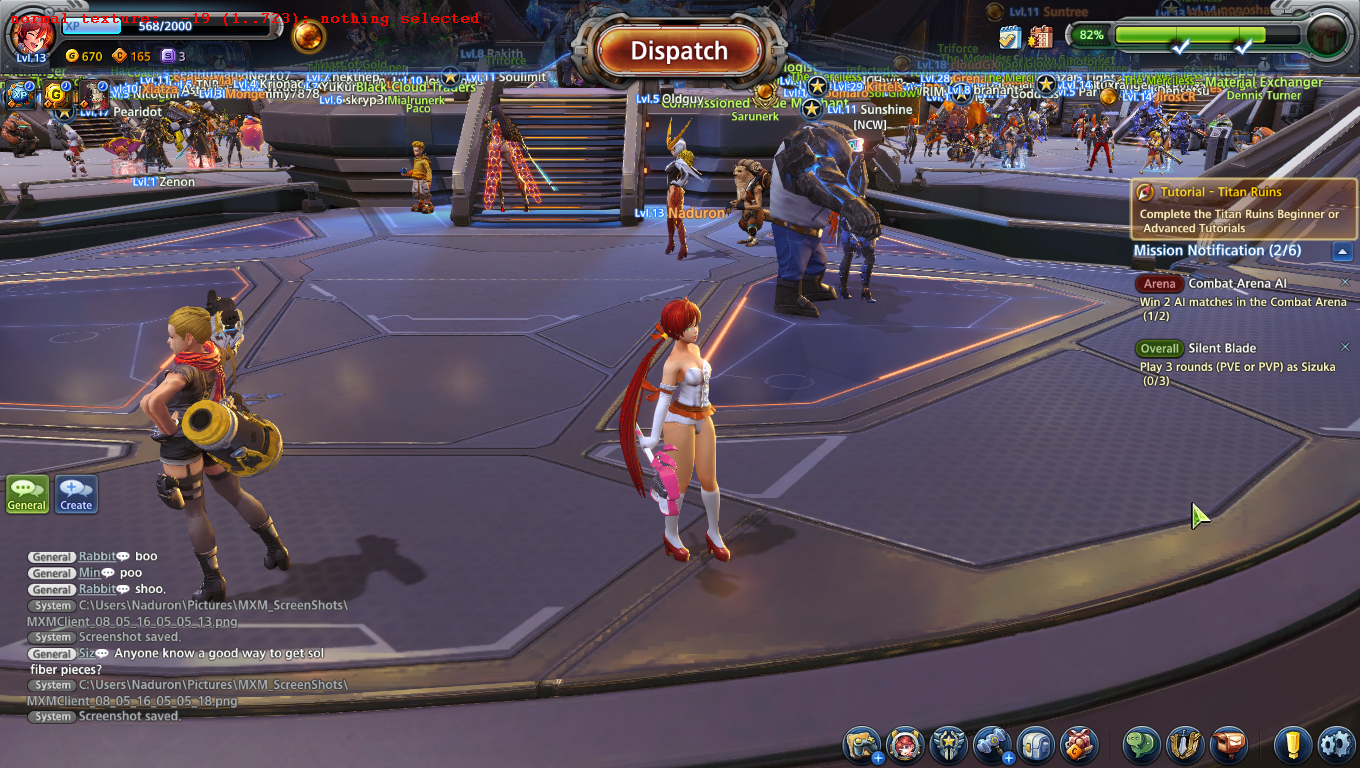
Task: Open the gift box shop icon
Action: click(1079, 745)
